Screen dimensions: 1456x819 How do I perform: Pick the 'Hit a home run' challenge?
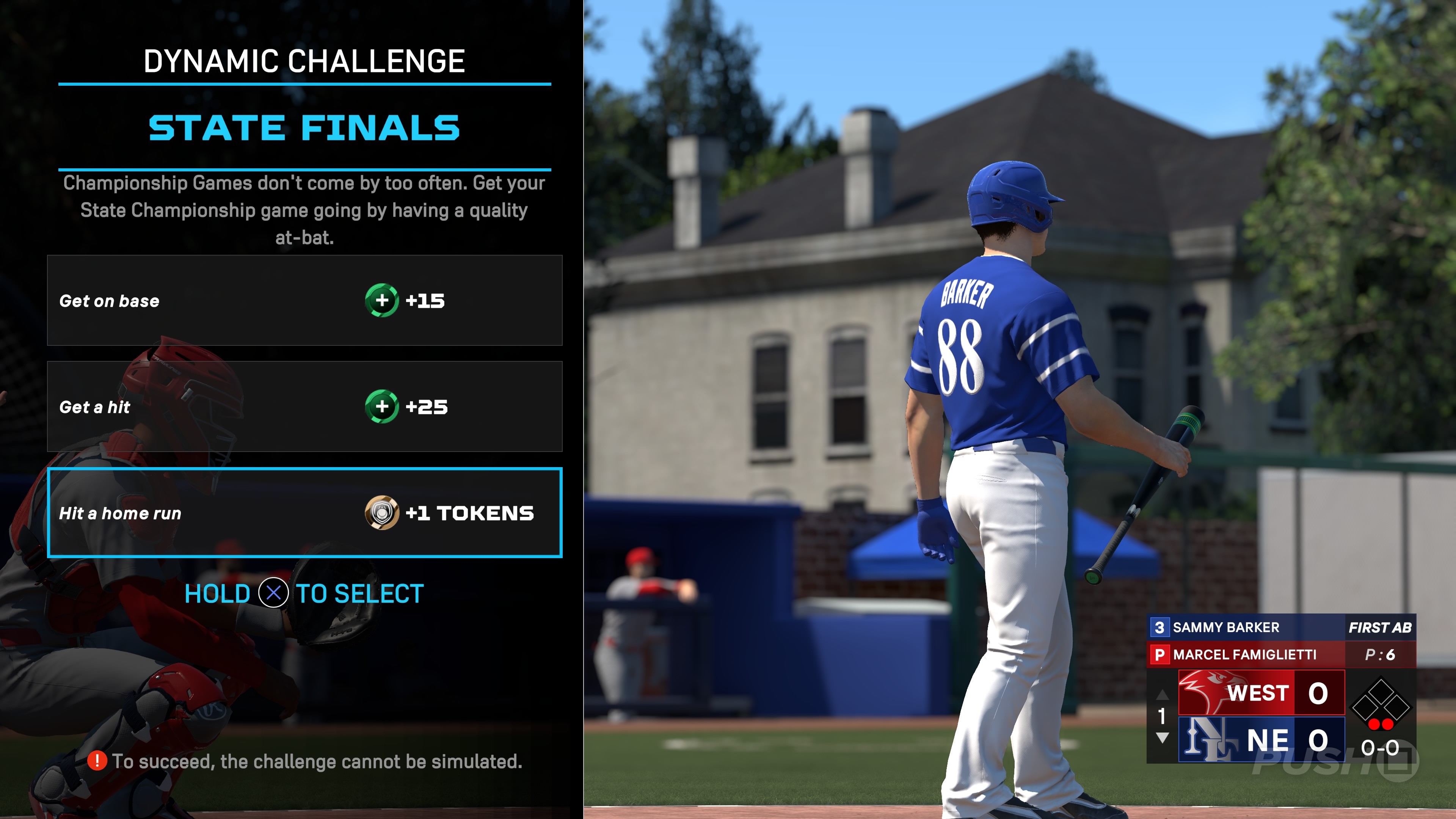[304, 513]
